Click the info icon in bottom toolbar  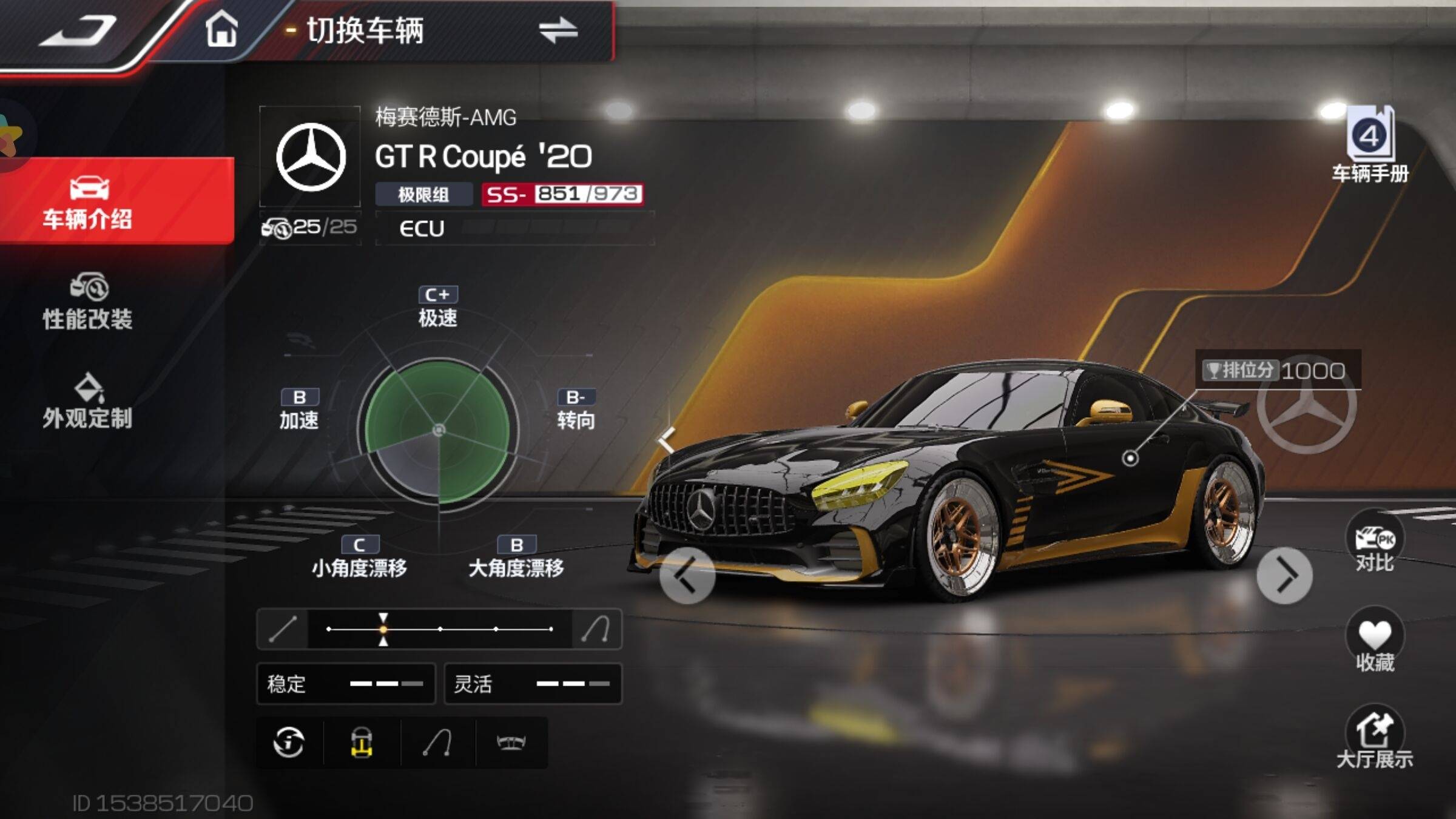(x=289, y=742)
